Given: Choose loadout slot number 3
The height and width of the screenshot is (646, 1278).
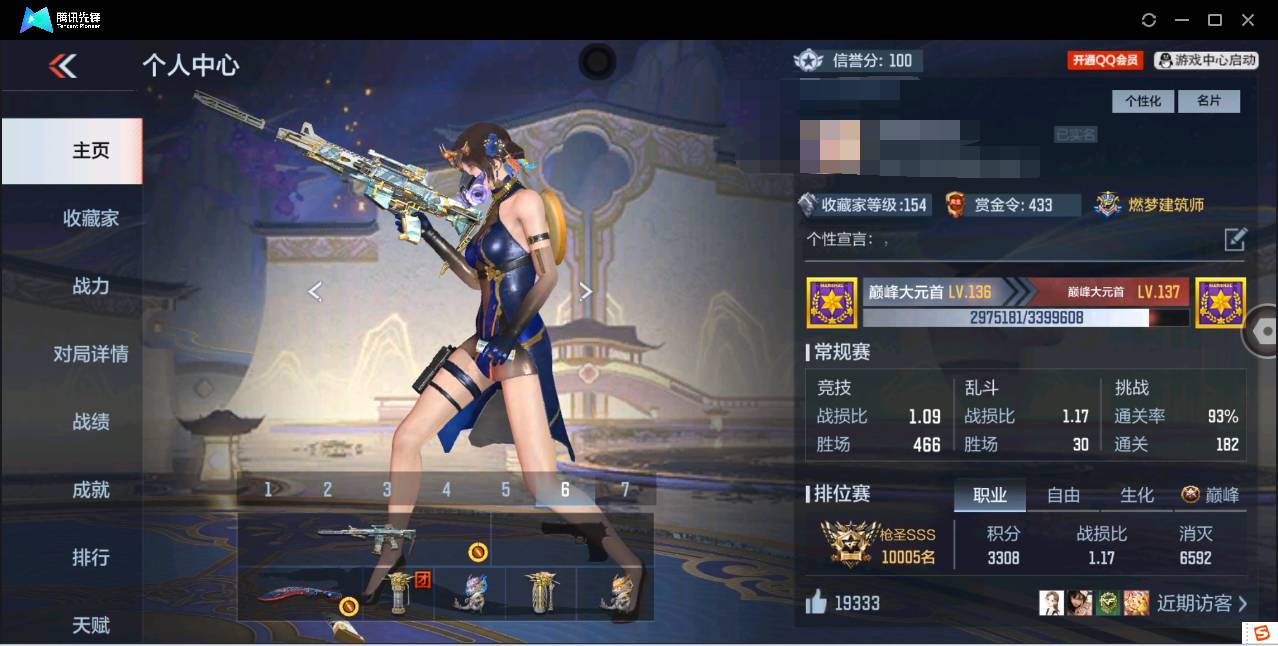Looking at the screenshot, I should 387,489.
